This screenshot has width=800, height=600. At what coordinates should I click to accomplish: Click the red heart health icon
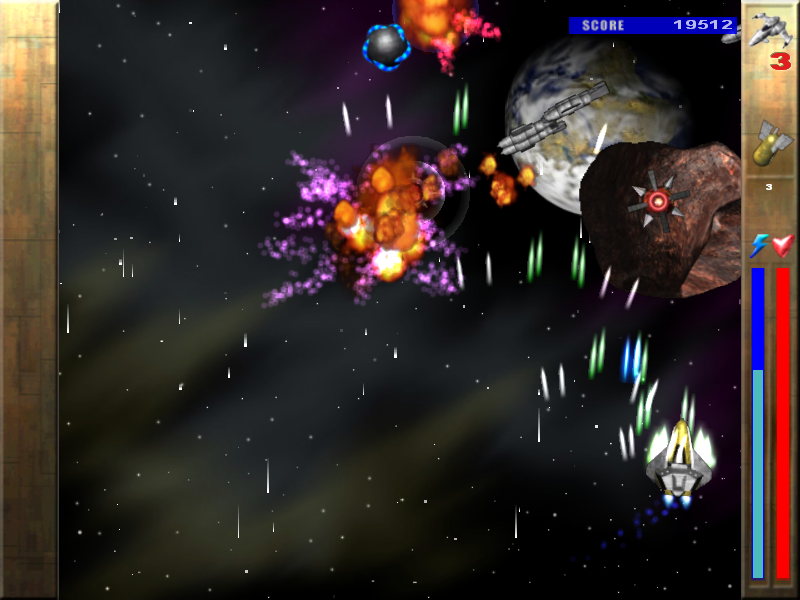(782, 246)
